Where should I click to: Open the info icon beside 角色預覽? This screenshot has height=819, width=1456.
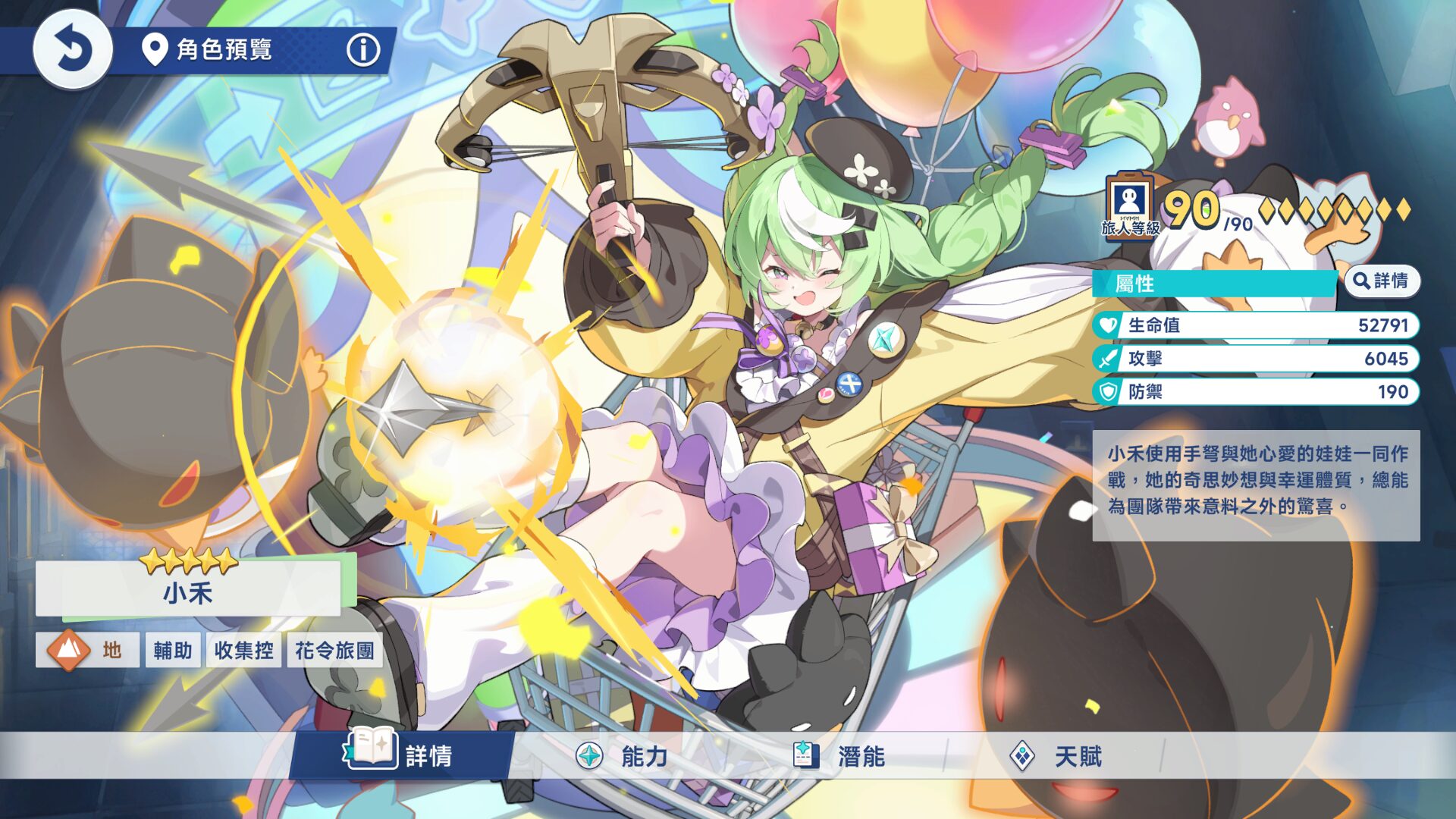363,50
